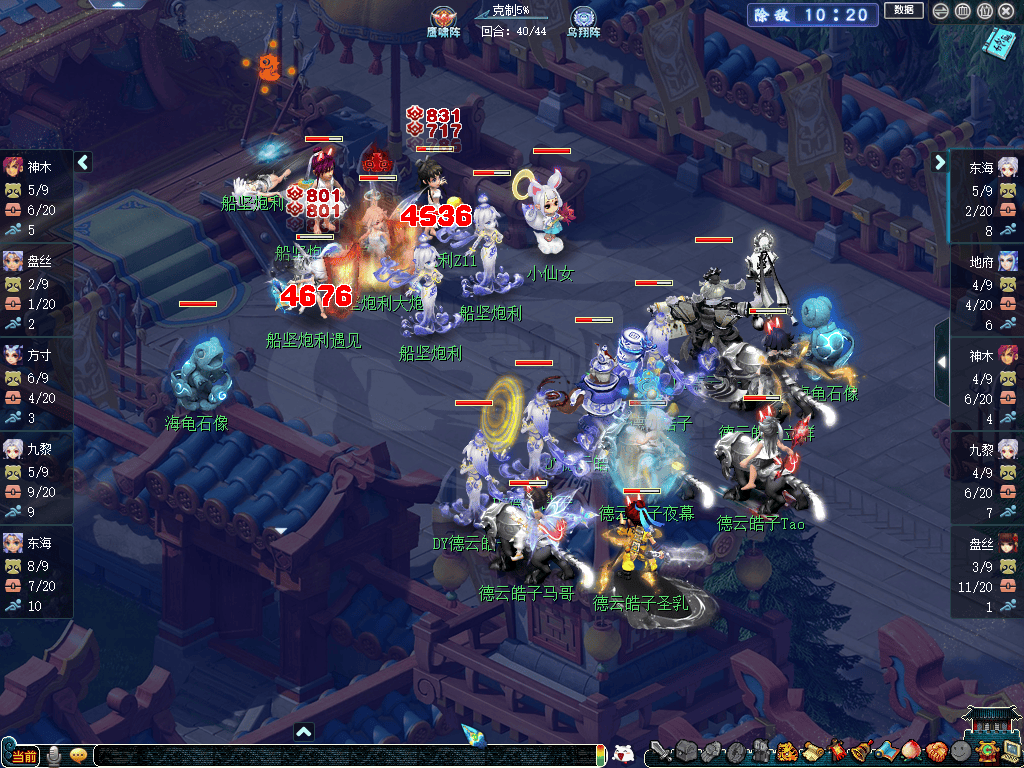Expand the chat log with the up arrow

click(304, 731)
